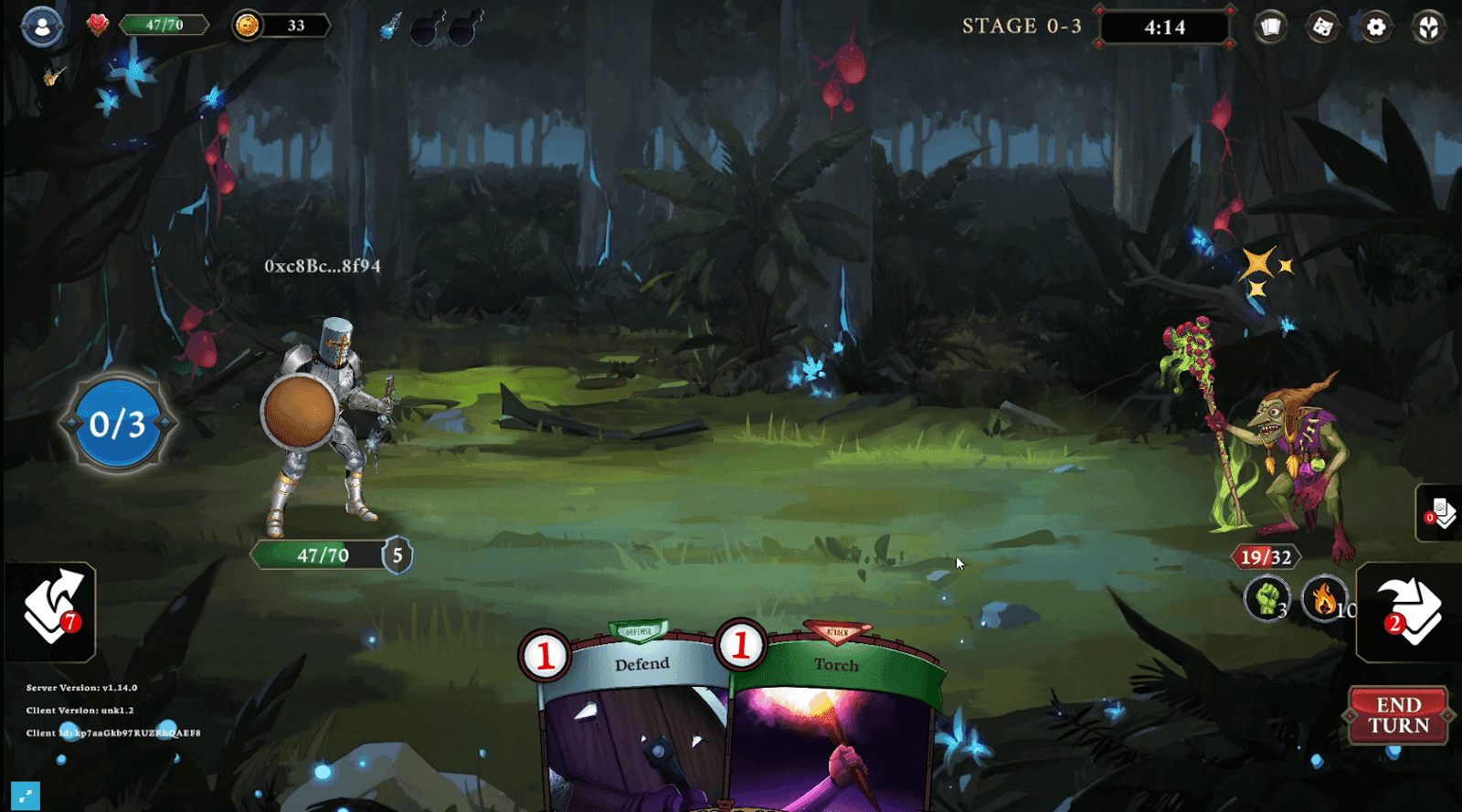1462x812 pixels.
Task: Open the card deck library icon
Action: [1270, 27]
